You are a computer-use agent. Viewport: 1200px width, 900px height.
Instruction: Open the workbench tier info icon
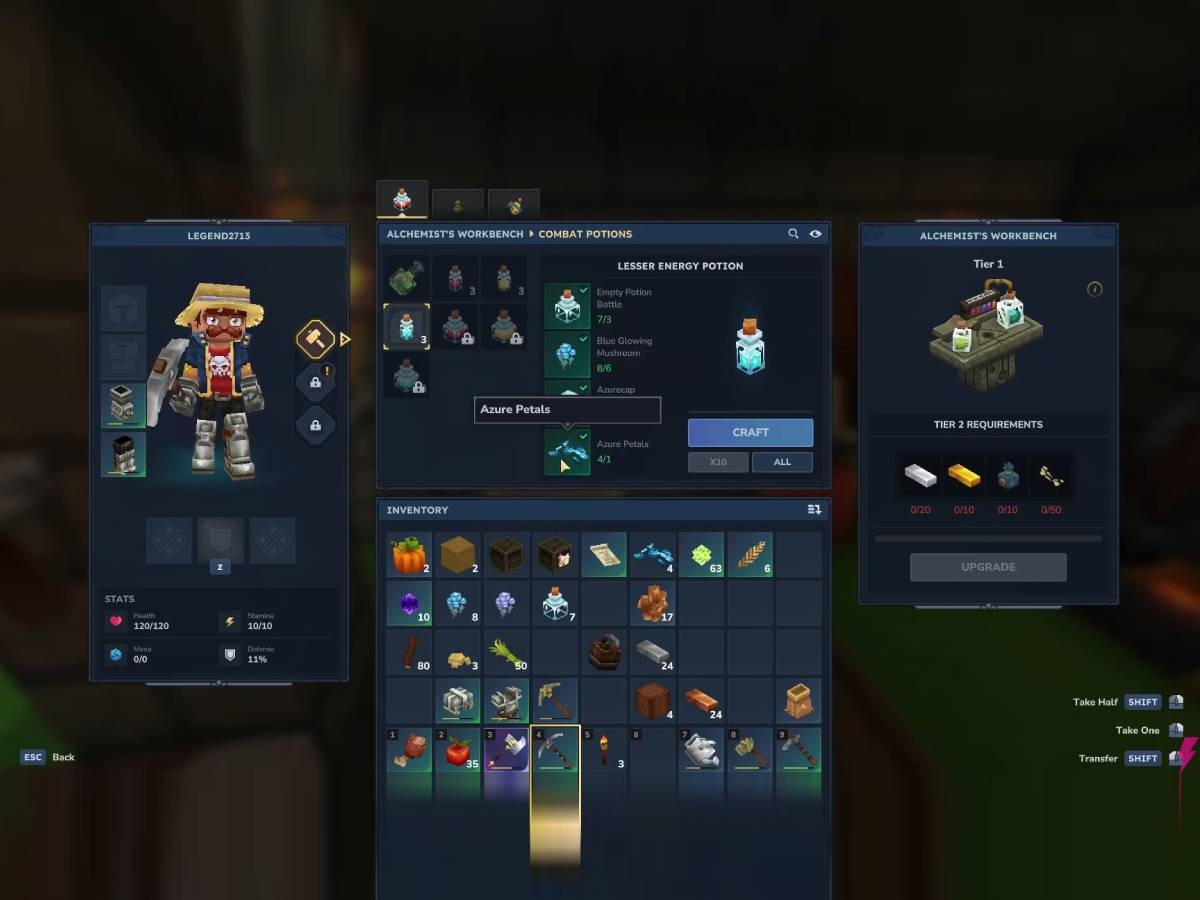(x=1095, y=289)
